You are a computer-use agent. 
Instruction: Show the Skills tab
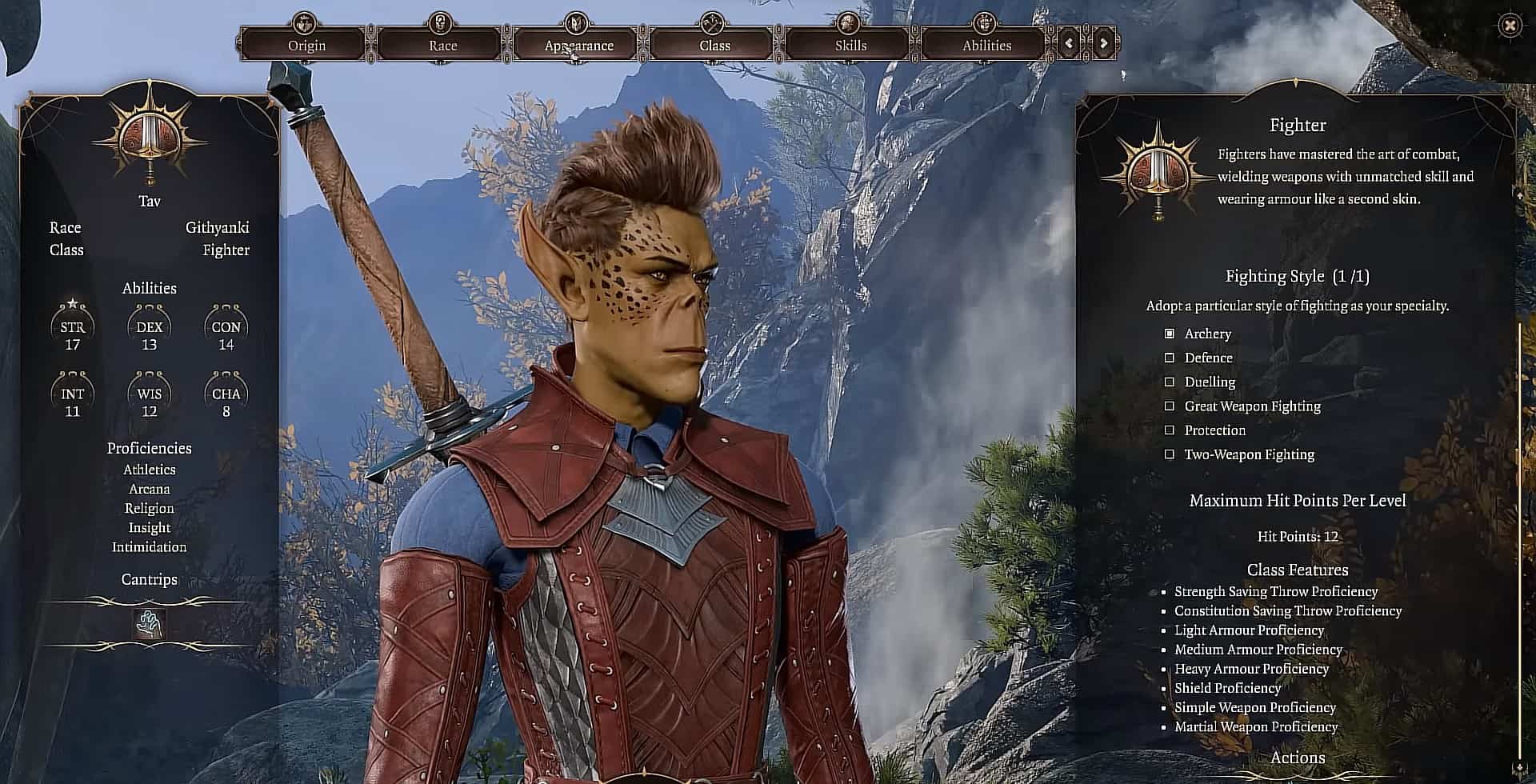pos(850,45)
